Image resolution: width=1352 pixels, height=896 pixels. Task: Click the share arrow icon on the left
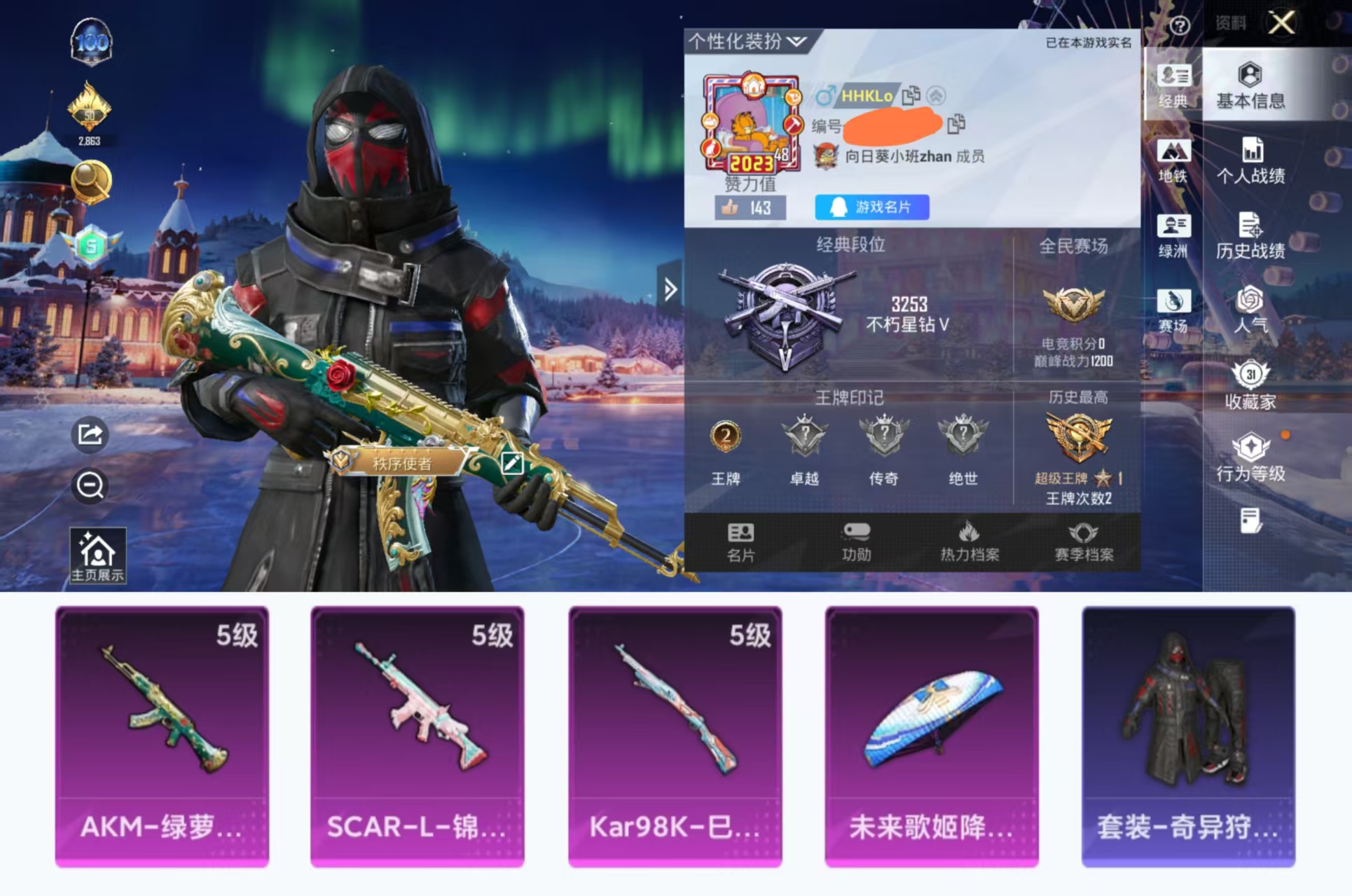click(x=90, y=435)
